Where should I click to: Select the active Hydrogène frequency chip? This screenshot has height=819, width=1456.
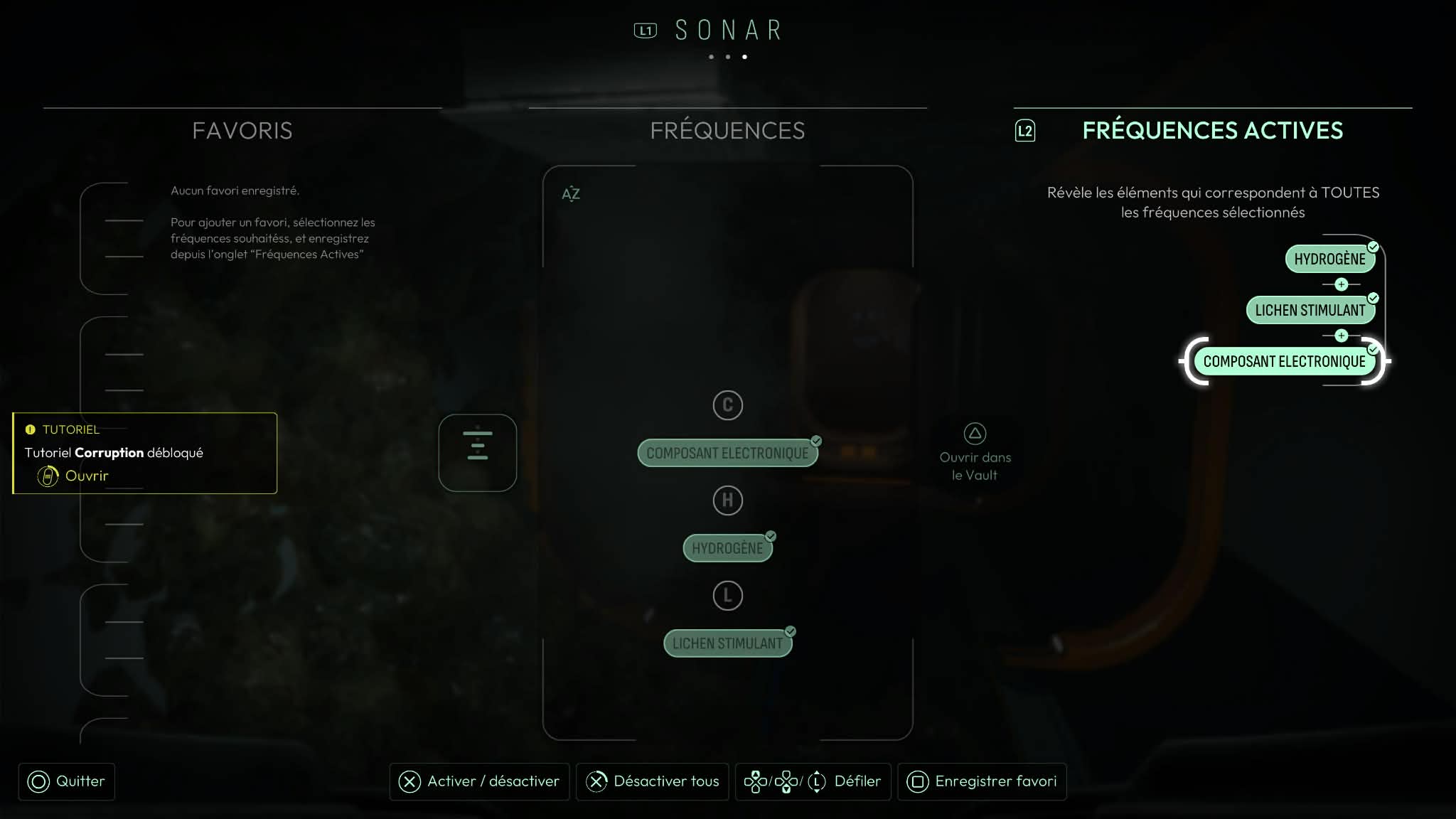[1329, 259]
